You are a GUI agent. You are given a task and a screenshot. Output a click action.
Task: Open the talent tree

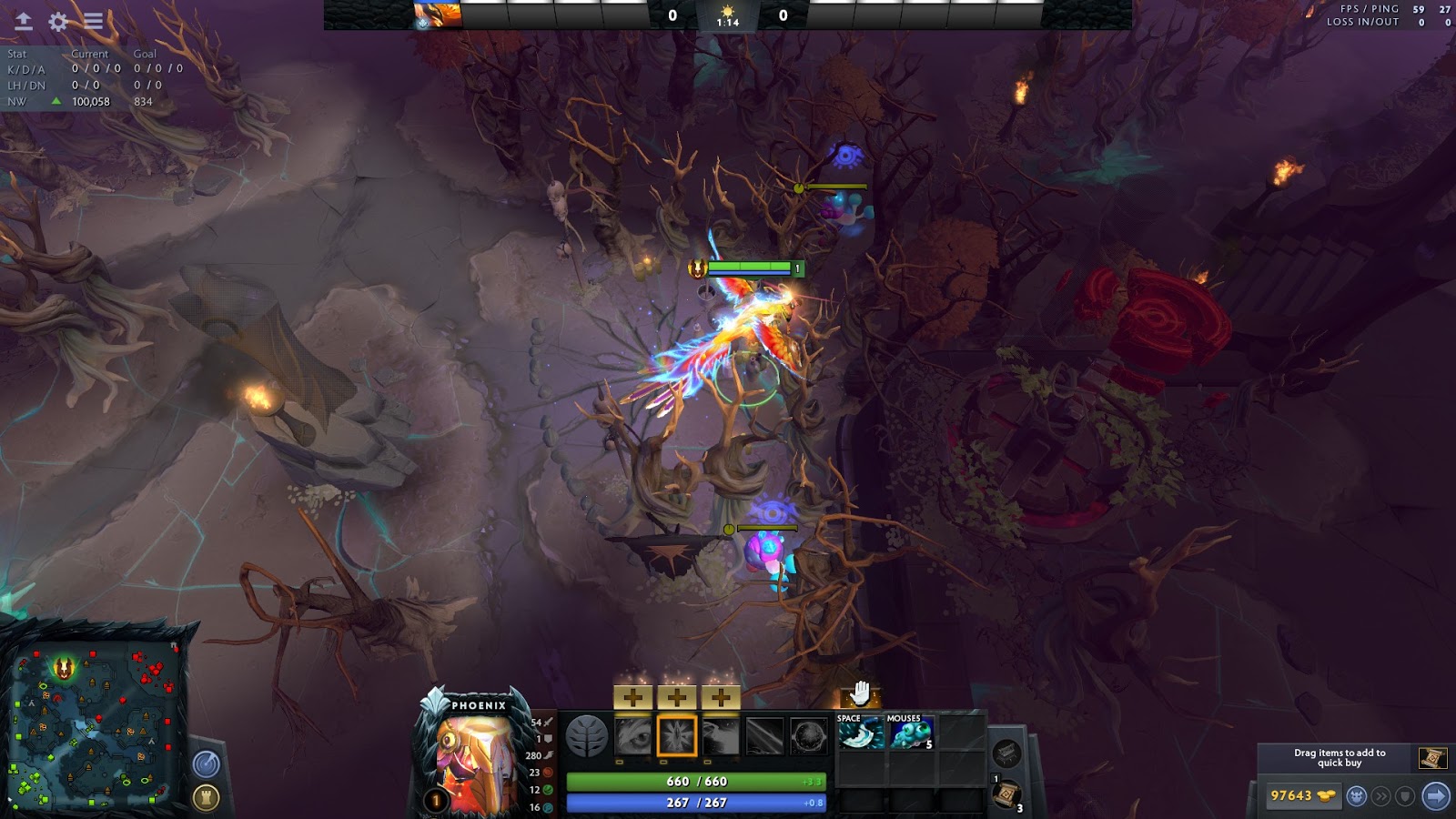pyautogui.click(x=586, y=736)
